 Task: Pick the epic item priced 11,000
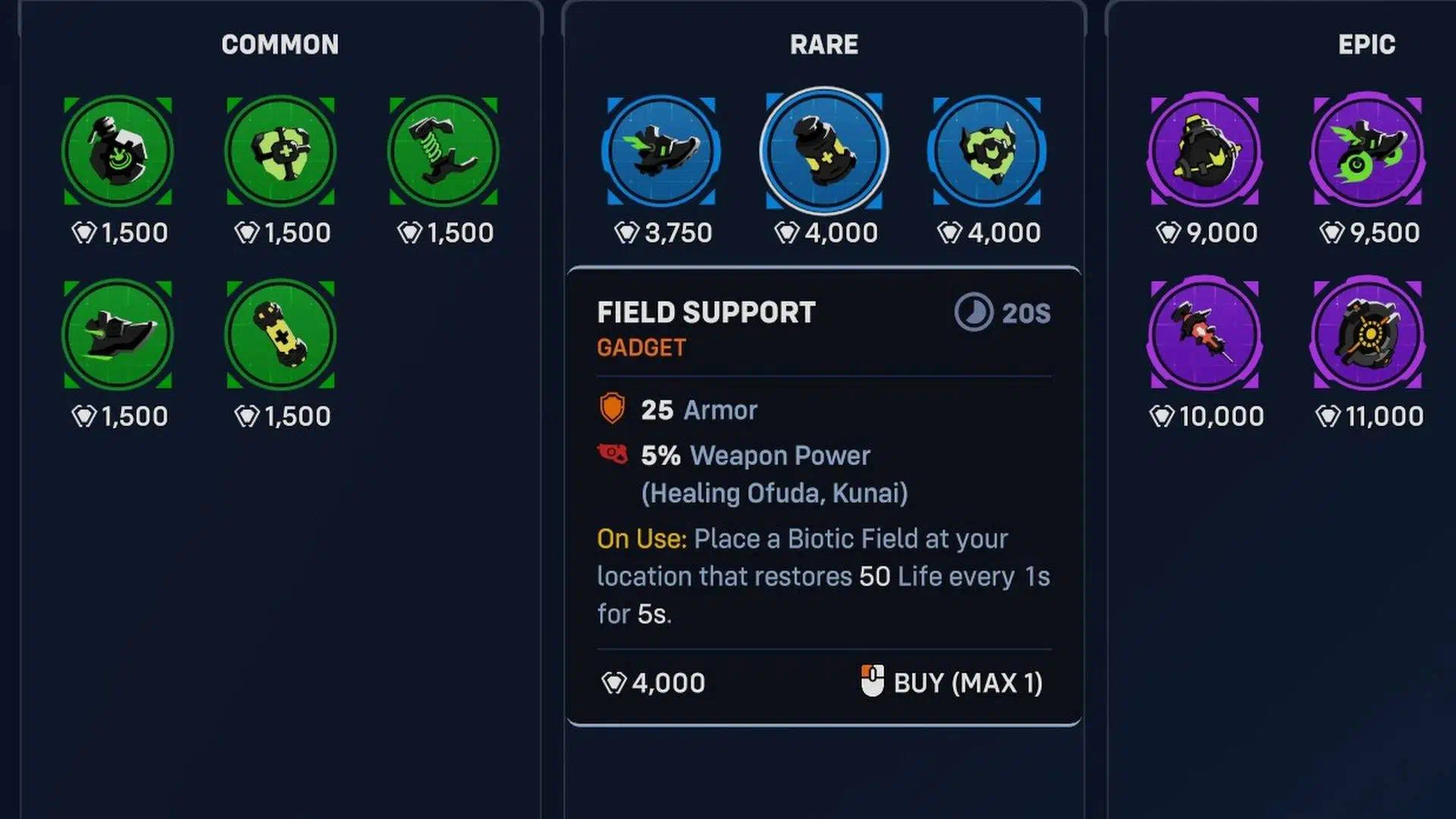pos(1367,334)
